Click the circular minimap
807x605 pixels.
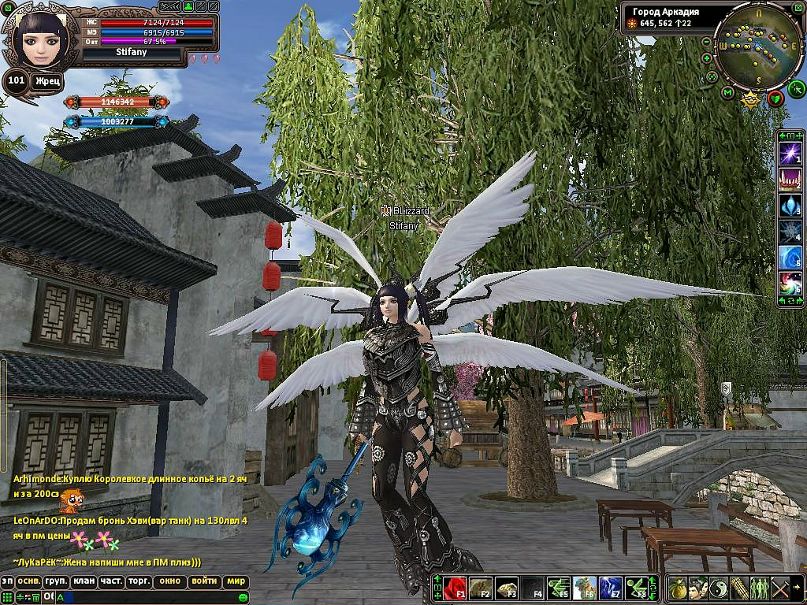757,45
